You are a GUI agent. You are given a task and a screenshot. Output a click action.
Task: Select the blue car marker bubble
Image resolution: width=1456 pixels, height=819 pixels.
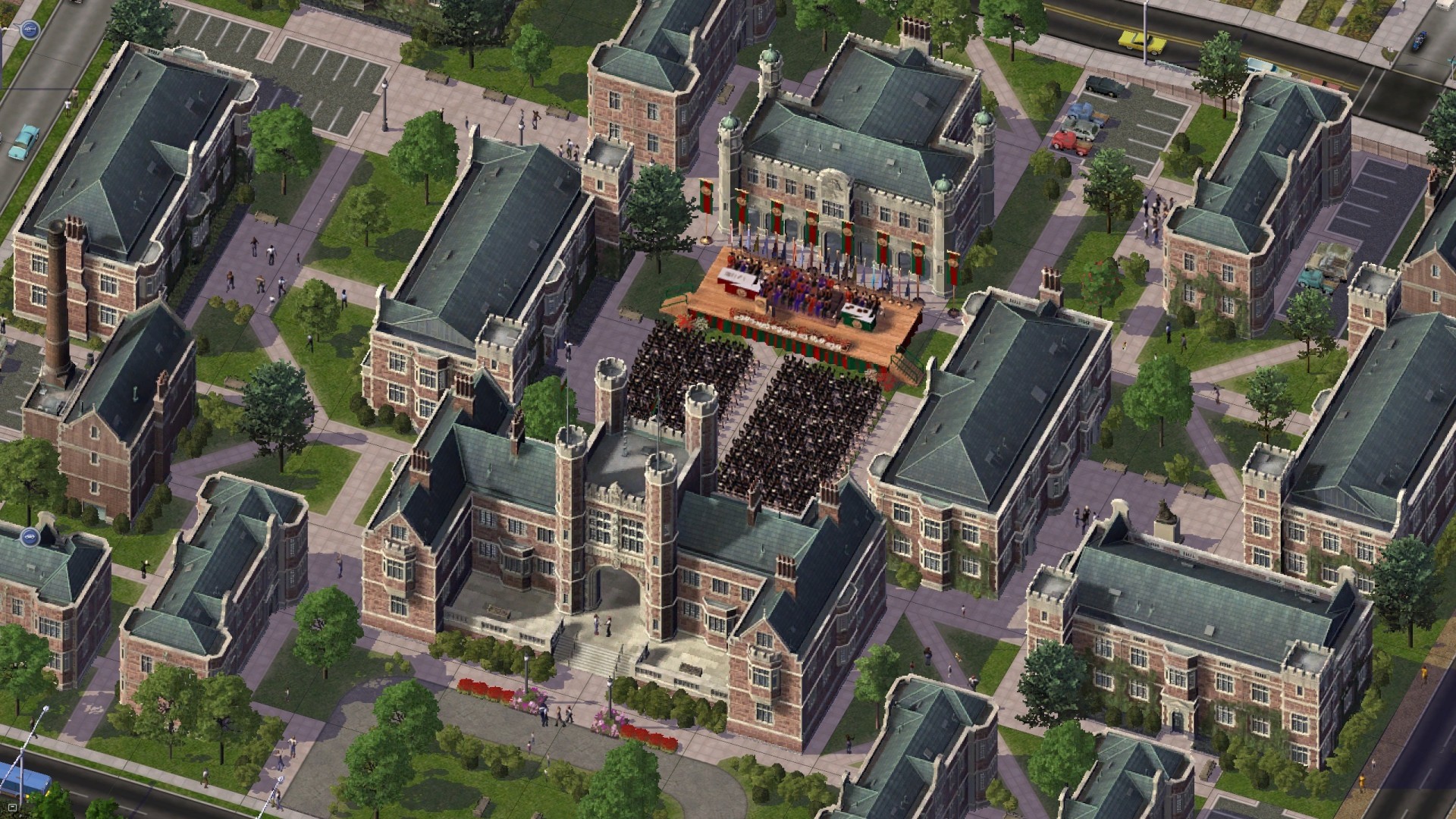click(31, 538)
